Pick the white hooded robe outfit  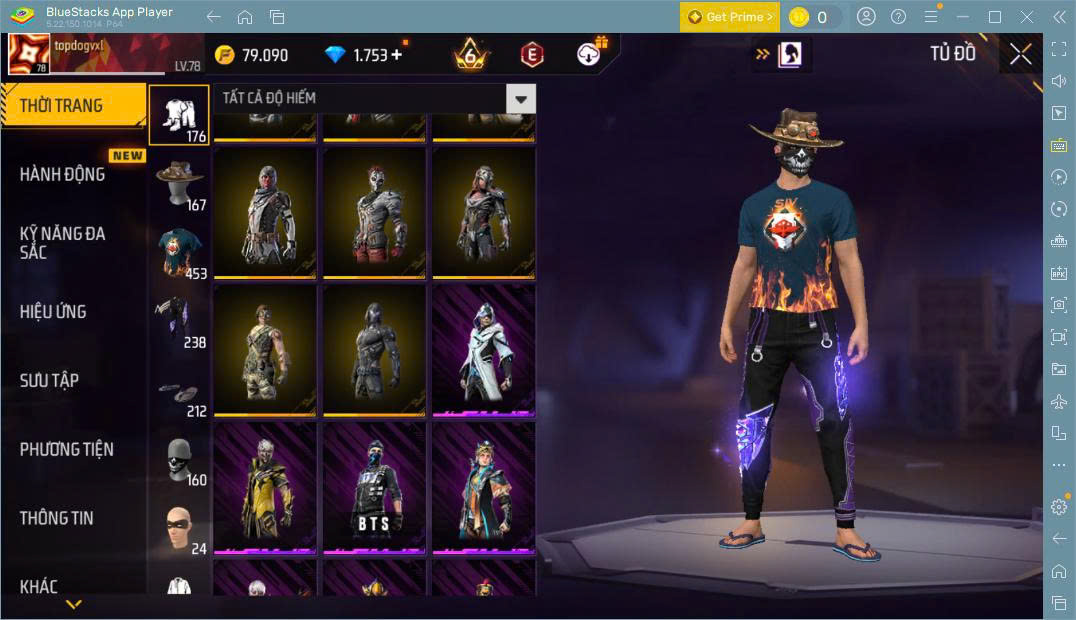pyautogui.click(x=484, y=350)
